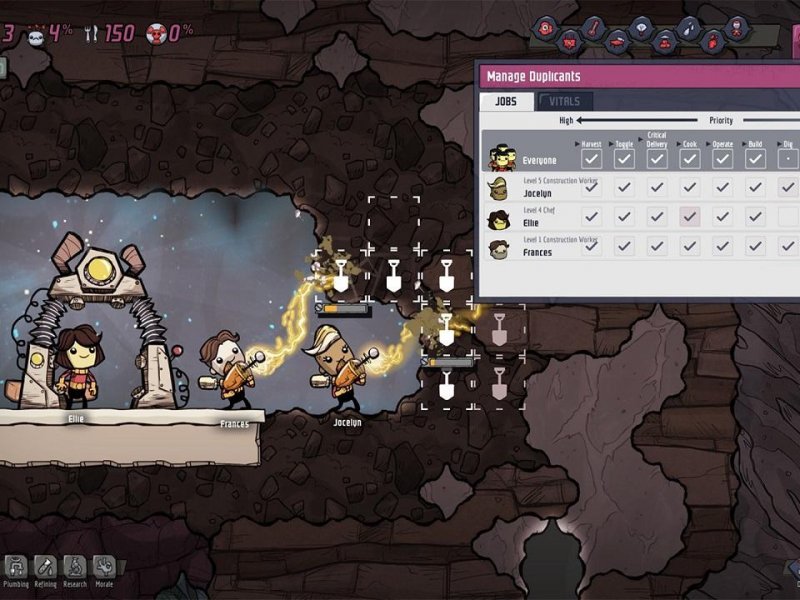Click the Harvest column sort header

tap(592, 143)
